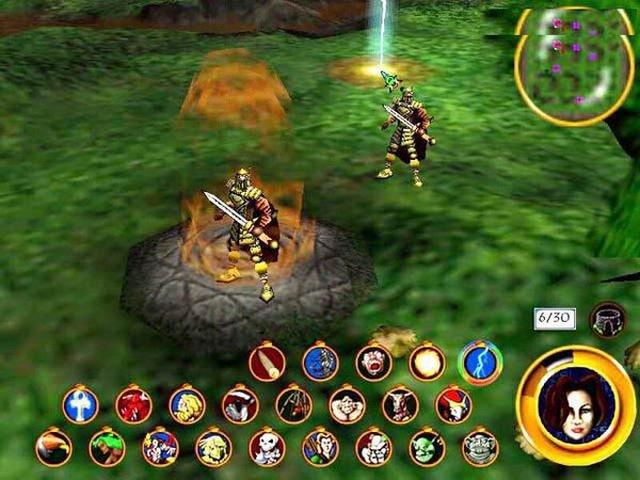Screen dimensions: 640x480
Task: Choose the black bird with orange beak icon
Action: coord(53,447)
